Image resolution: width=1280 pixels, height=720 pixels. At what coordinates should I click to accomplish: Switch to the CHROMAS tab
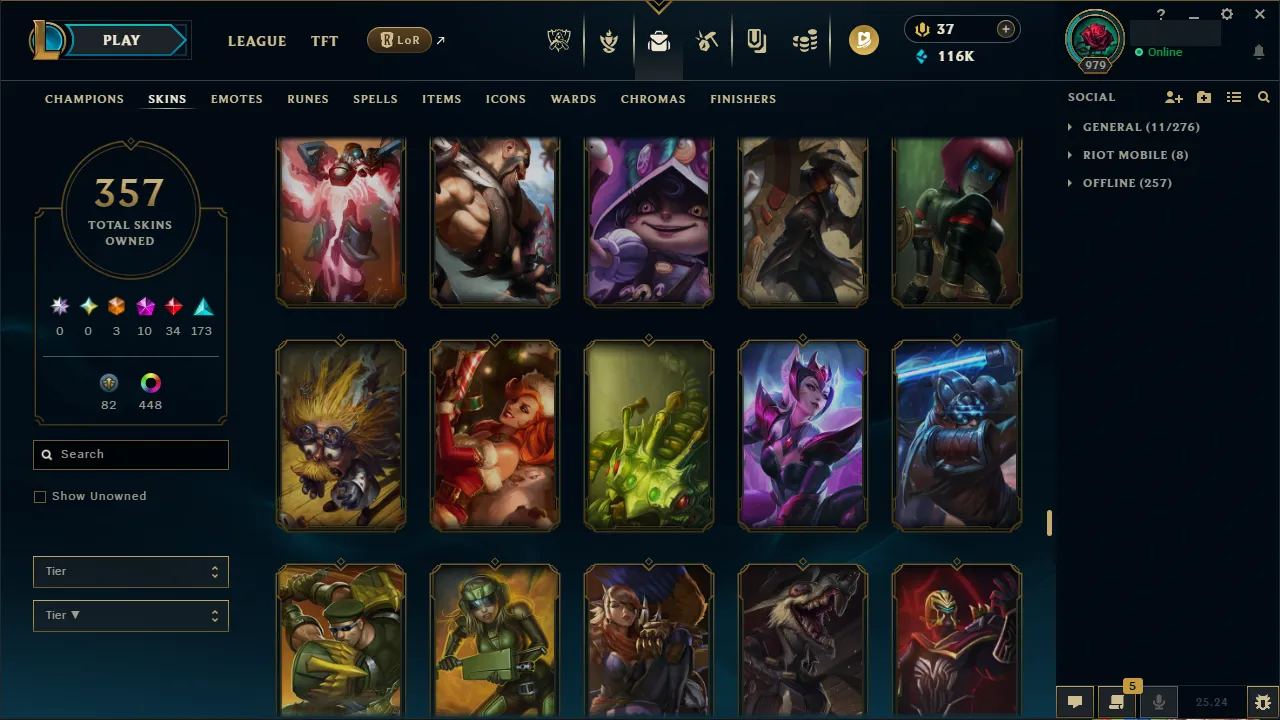(x=653, y=99)
